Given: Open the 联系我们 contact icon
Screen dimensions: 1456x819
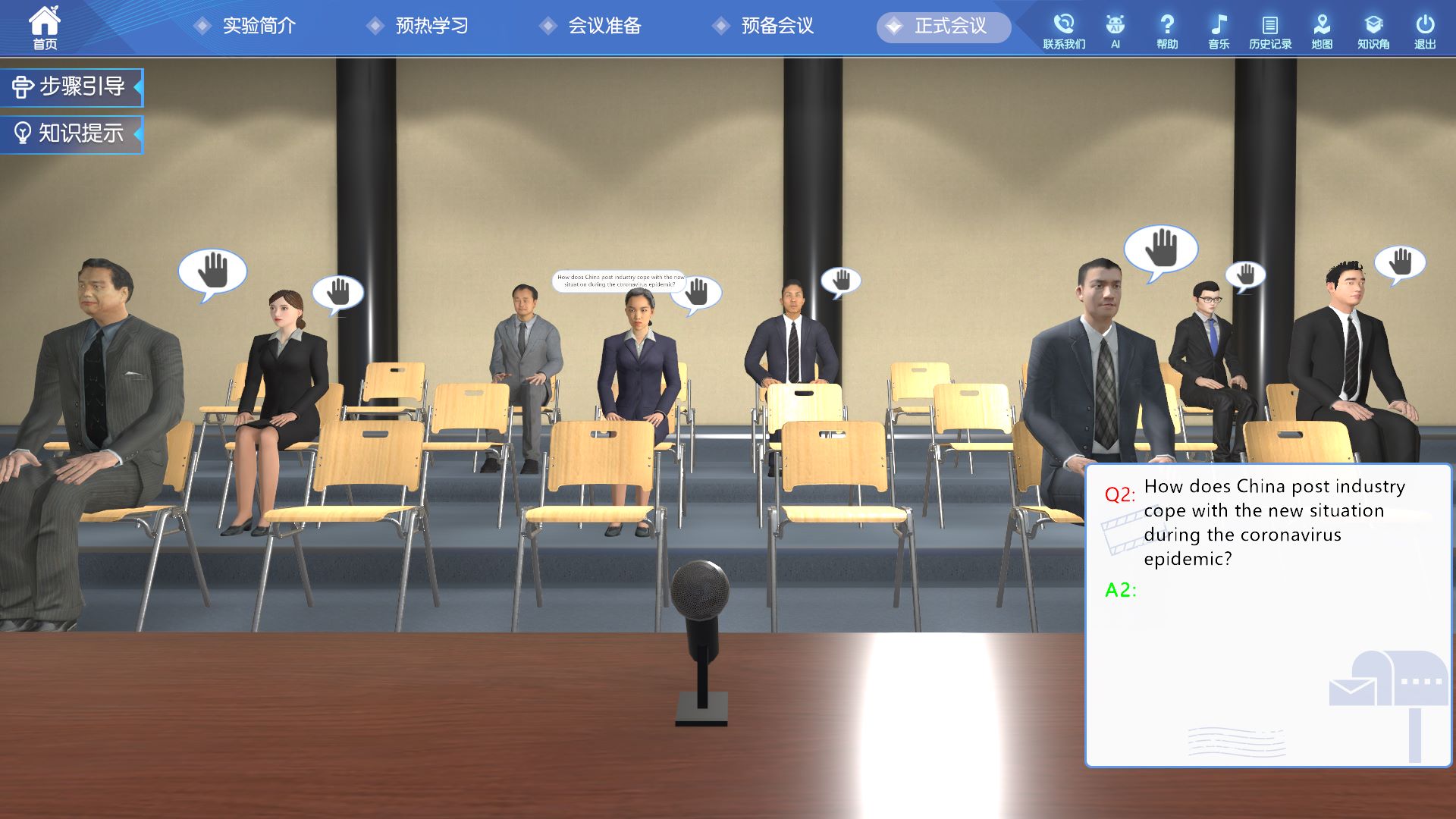Looking at the screenshot, I should pos(1064,31).
